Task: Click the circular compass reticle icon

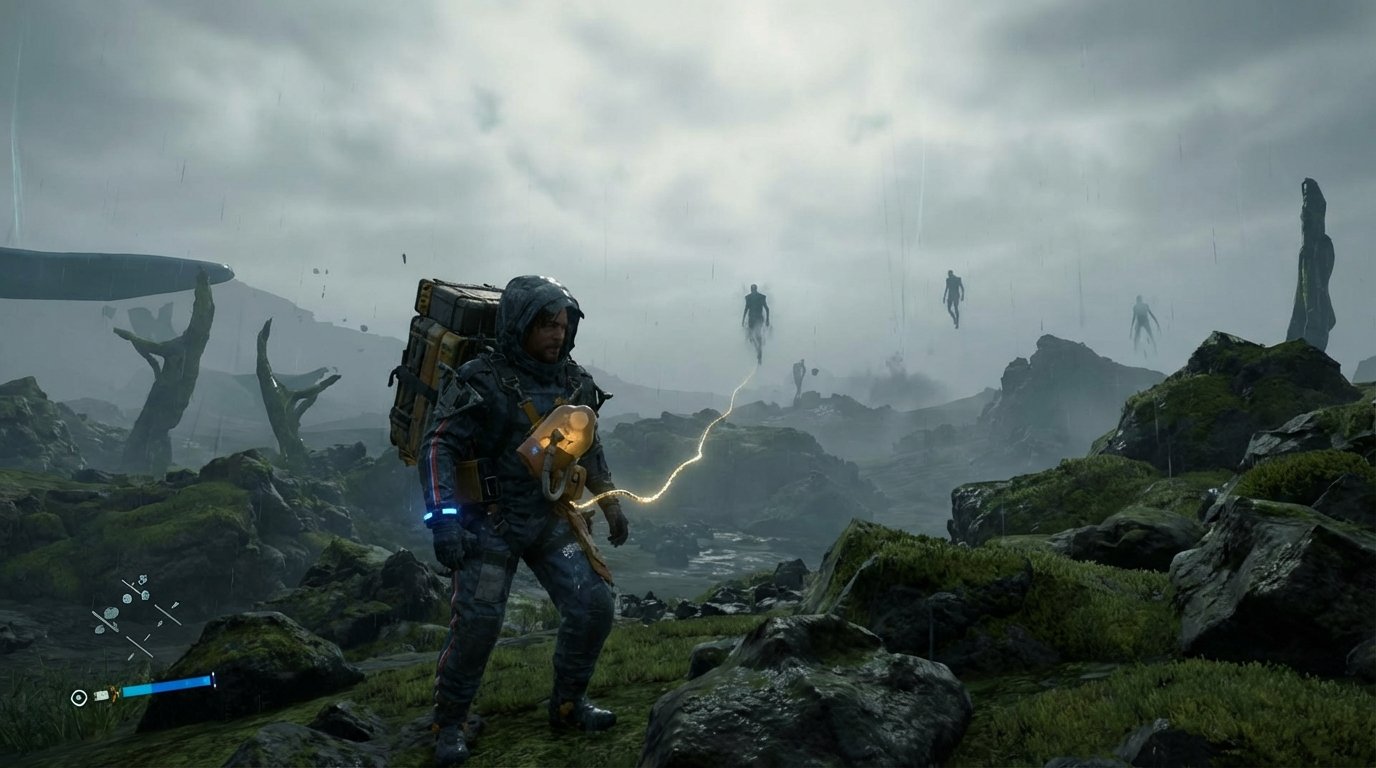Action: click(79, 697)
